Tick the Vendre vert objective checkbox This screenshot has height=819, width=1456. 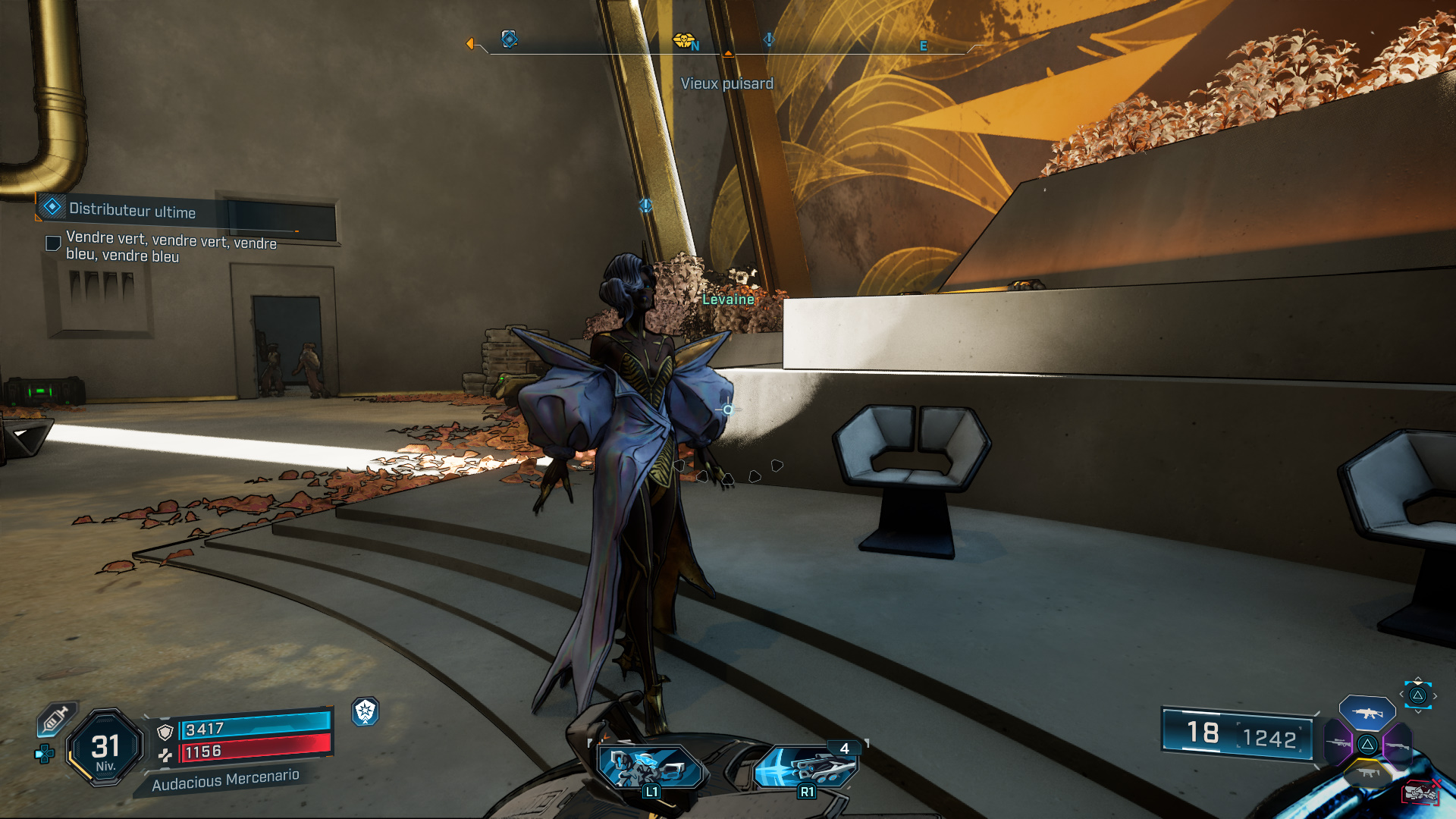[x=53, y=243]
